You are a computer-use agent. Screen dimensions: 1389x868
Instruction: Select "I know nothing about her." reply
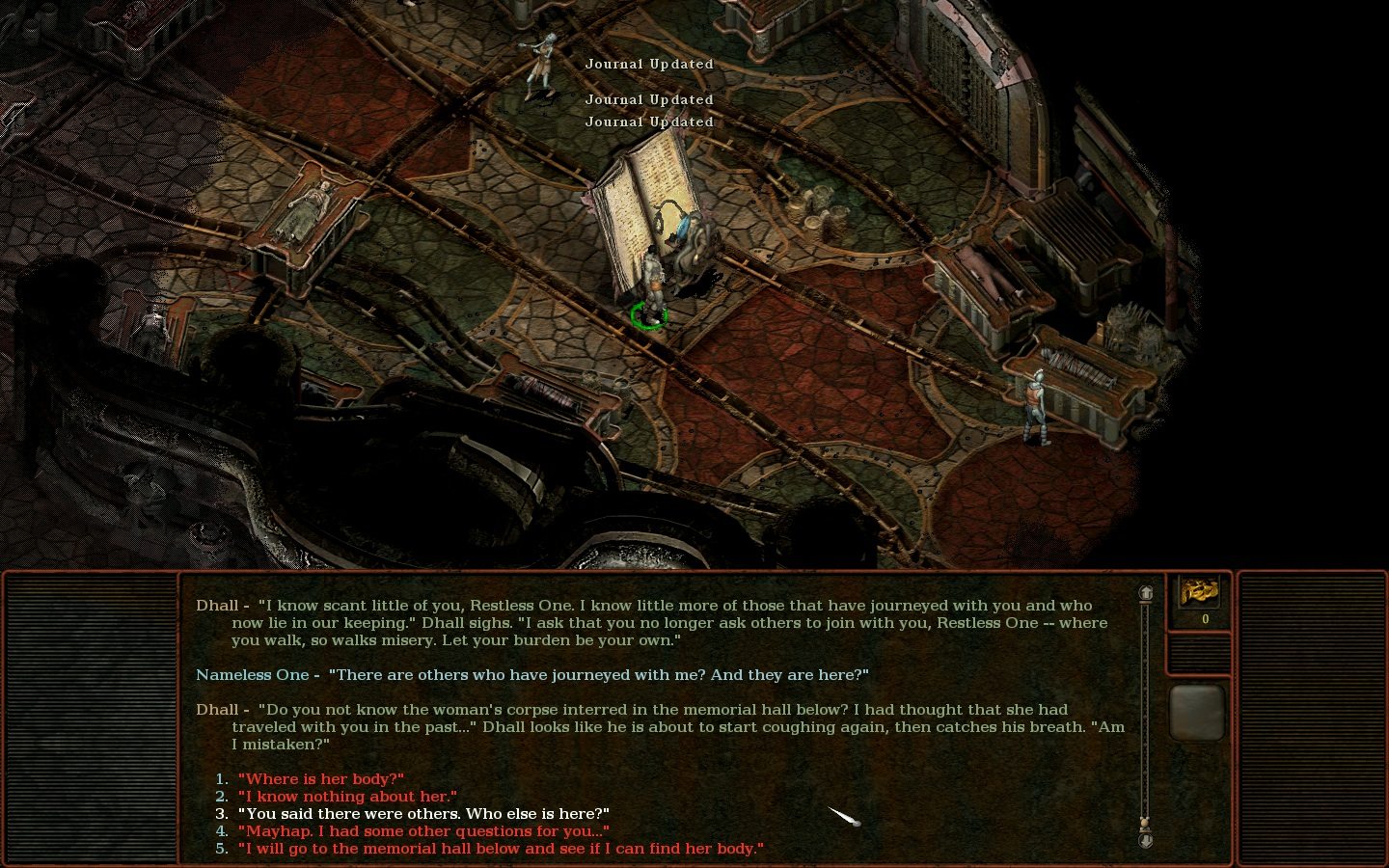[x=347, y=797]
